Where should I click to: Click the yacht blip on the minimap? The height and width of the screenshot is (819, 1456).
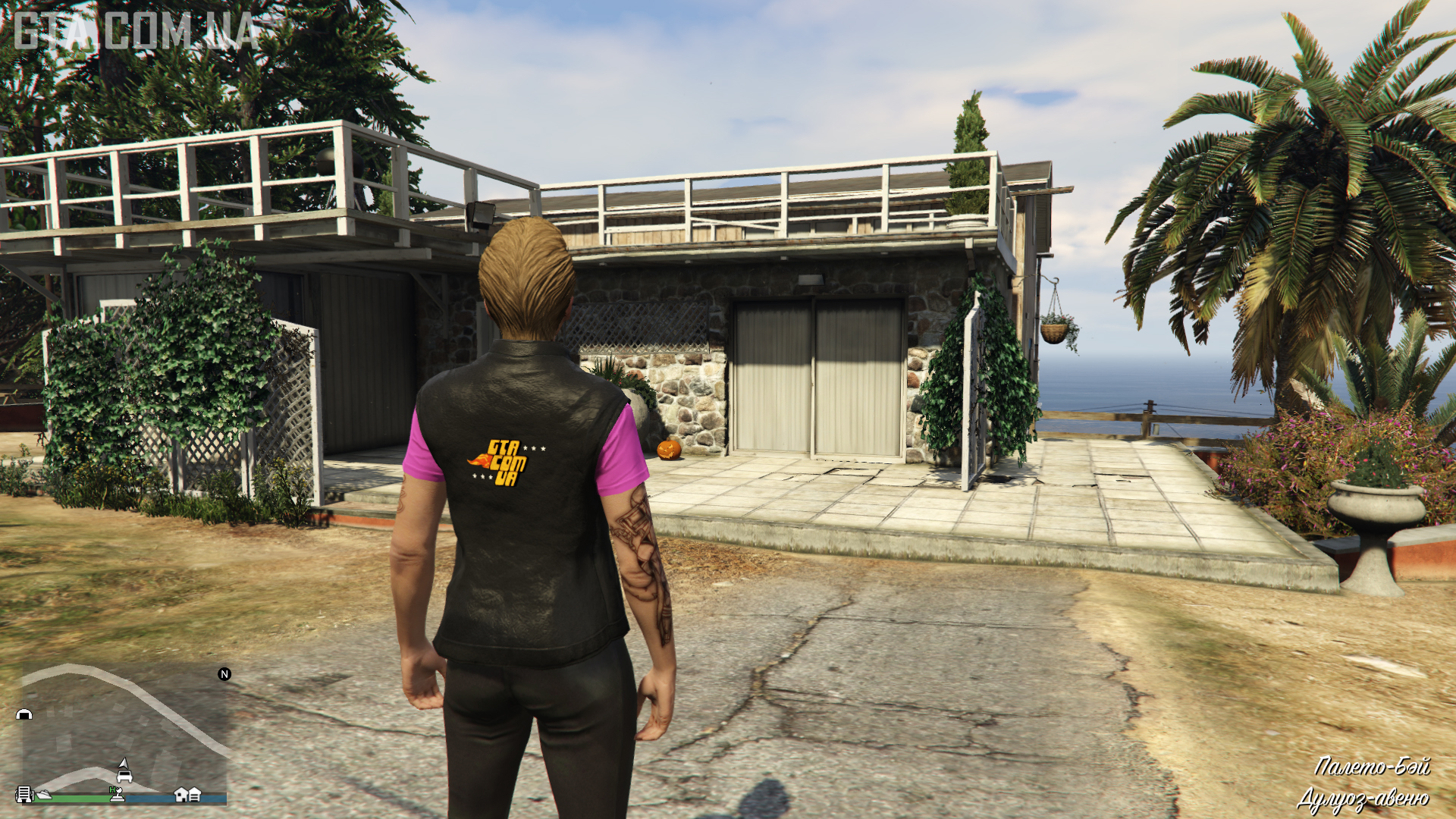click(44, 794)
